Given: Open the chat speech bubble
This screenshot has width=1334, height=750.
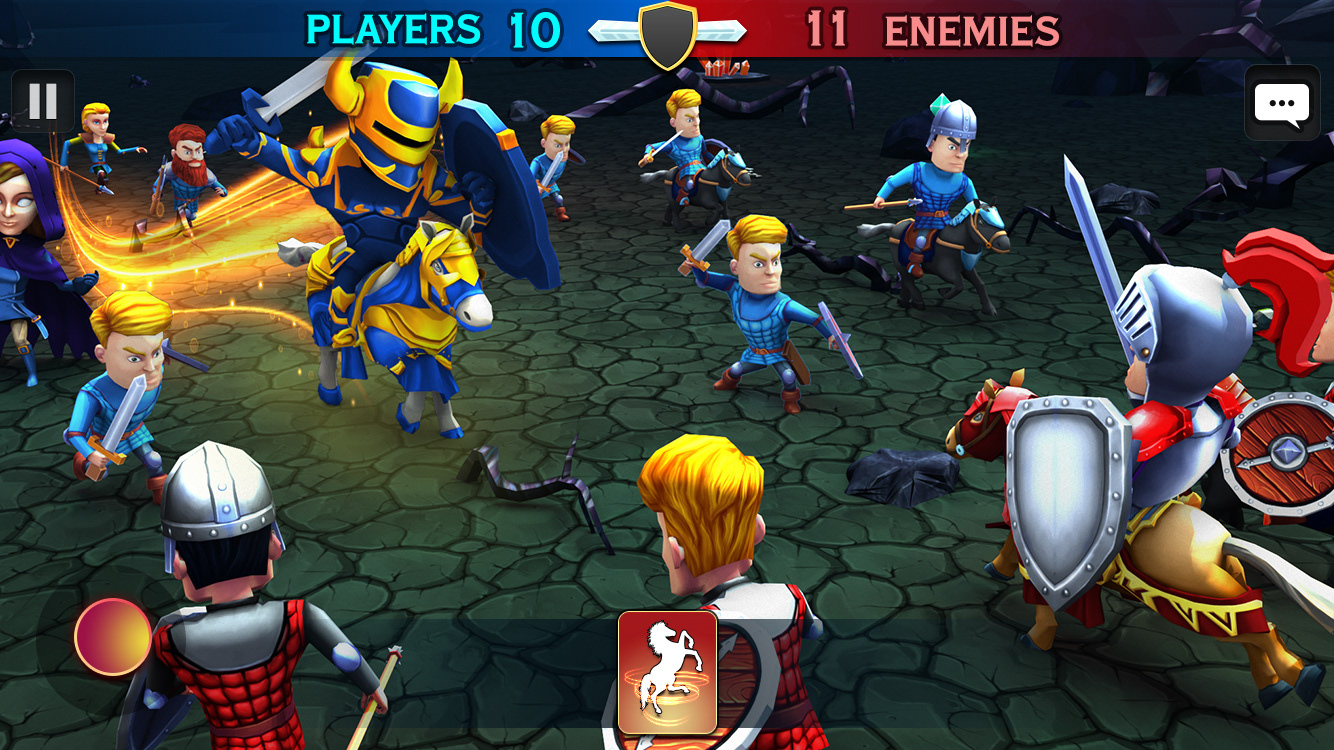Looking at the screenshot, I should pyautogui.click(x=1281, y=103).
